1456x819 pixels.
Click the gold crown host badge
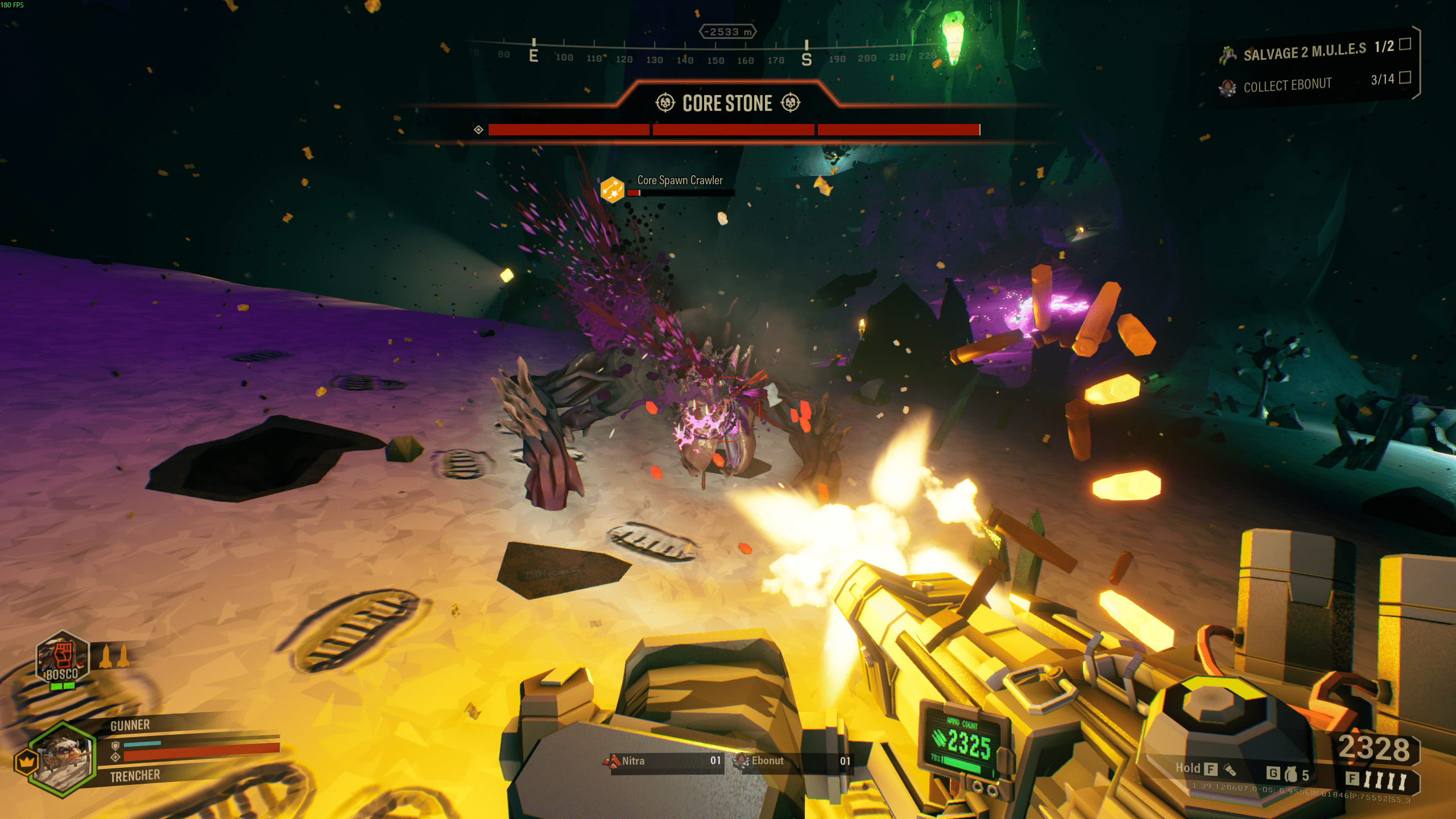click(x=26, y=762)
